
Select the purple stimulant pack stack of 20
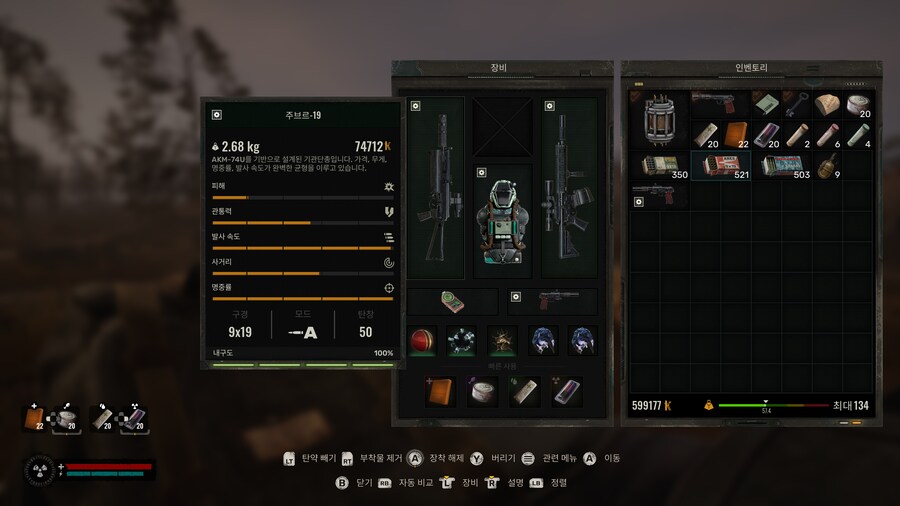coord(765,135)
